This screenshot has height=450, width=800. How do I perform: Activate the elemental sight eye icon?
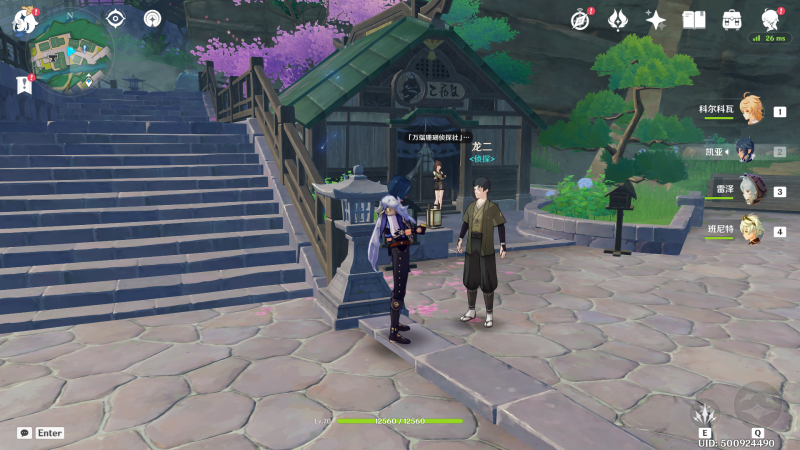[115, 18]
